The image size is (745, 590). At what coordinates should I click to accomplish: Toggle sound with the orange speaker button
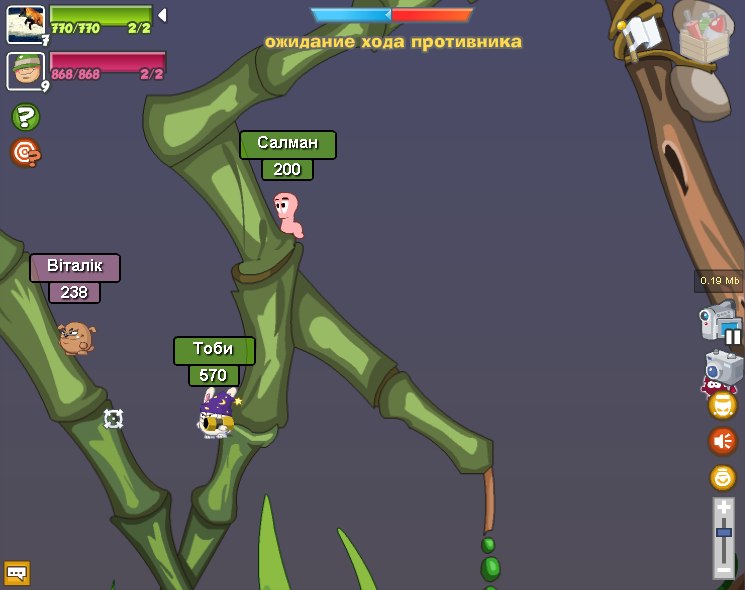[722, 441]
